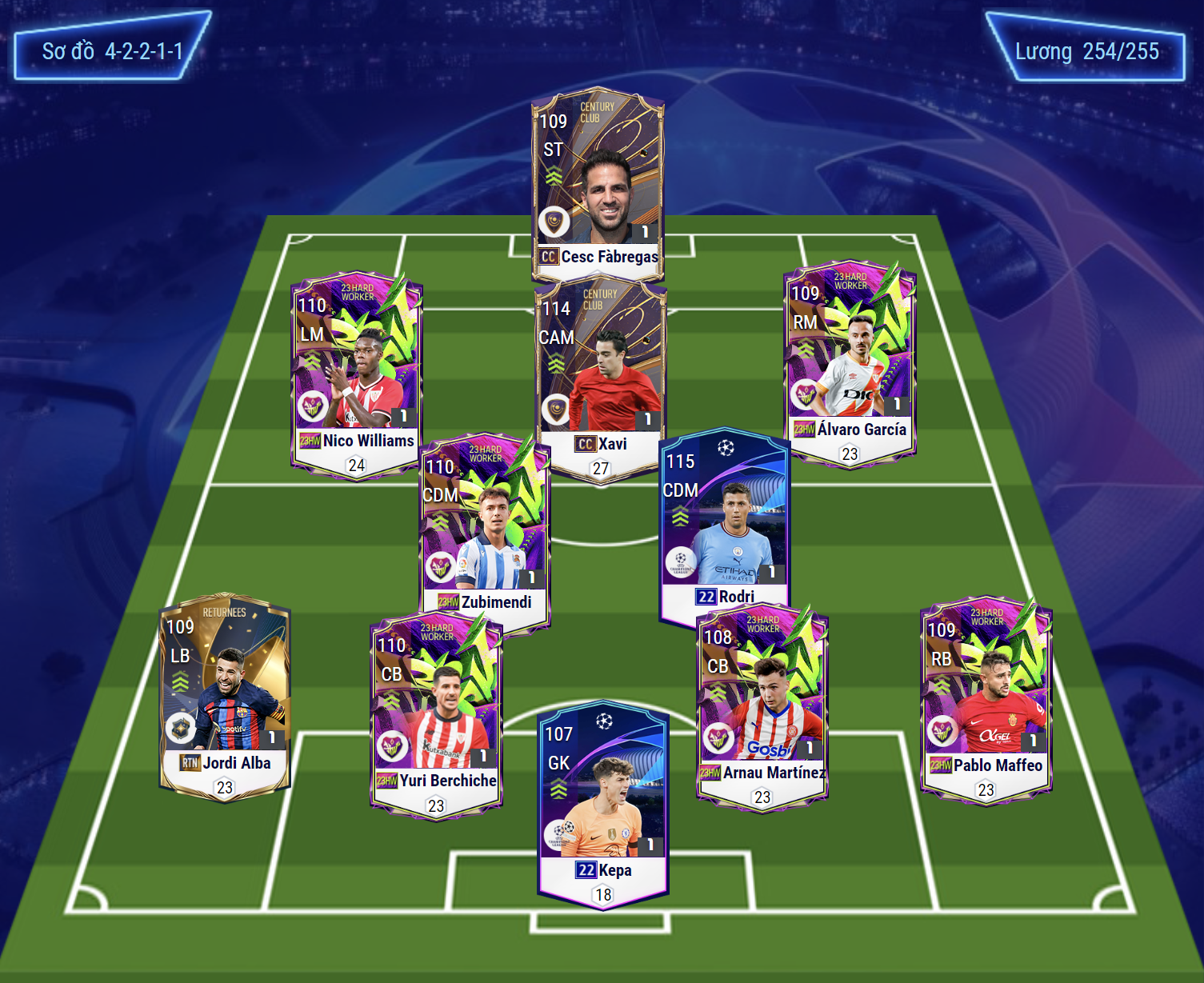This screenshot has height=983, width=1204.
Task: Choose the Kepa goalkeeper card
Action: [603, 804]
